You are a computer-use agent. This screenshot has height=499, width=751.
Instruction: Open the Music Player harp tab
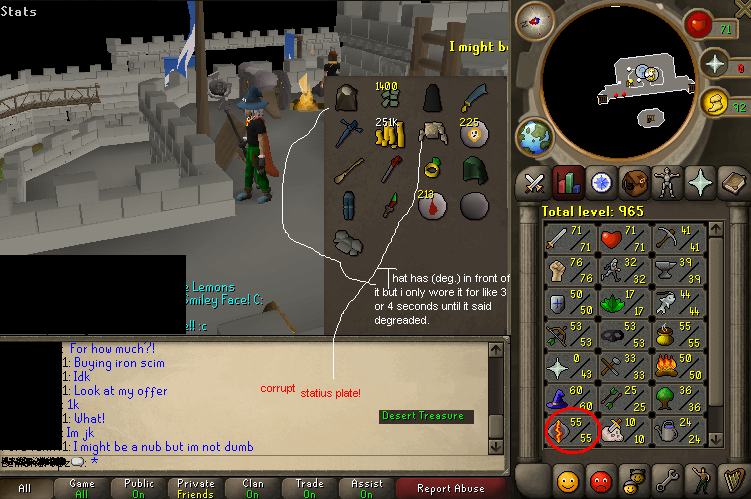click(732, 479)
